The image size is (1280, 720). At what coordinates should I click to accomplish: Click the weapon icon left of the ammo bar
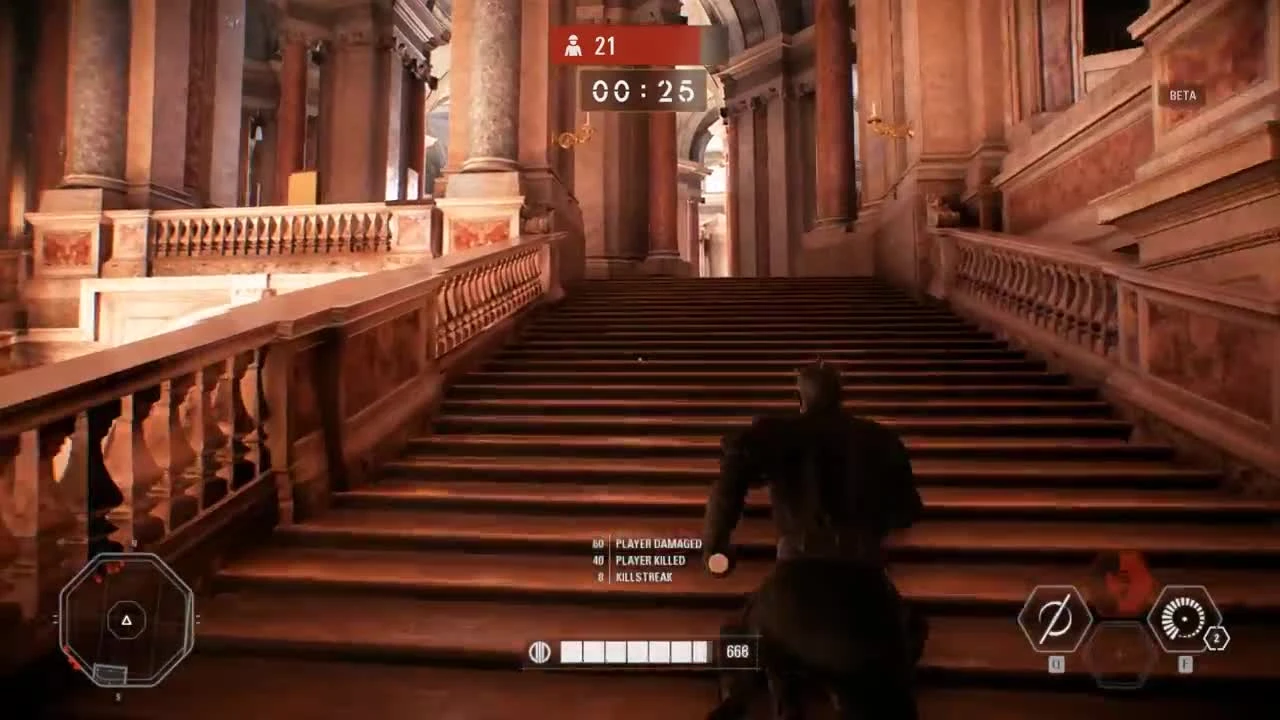(x=541, y=650)
